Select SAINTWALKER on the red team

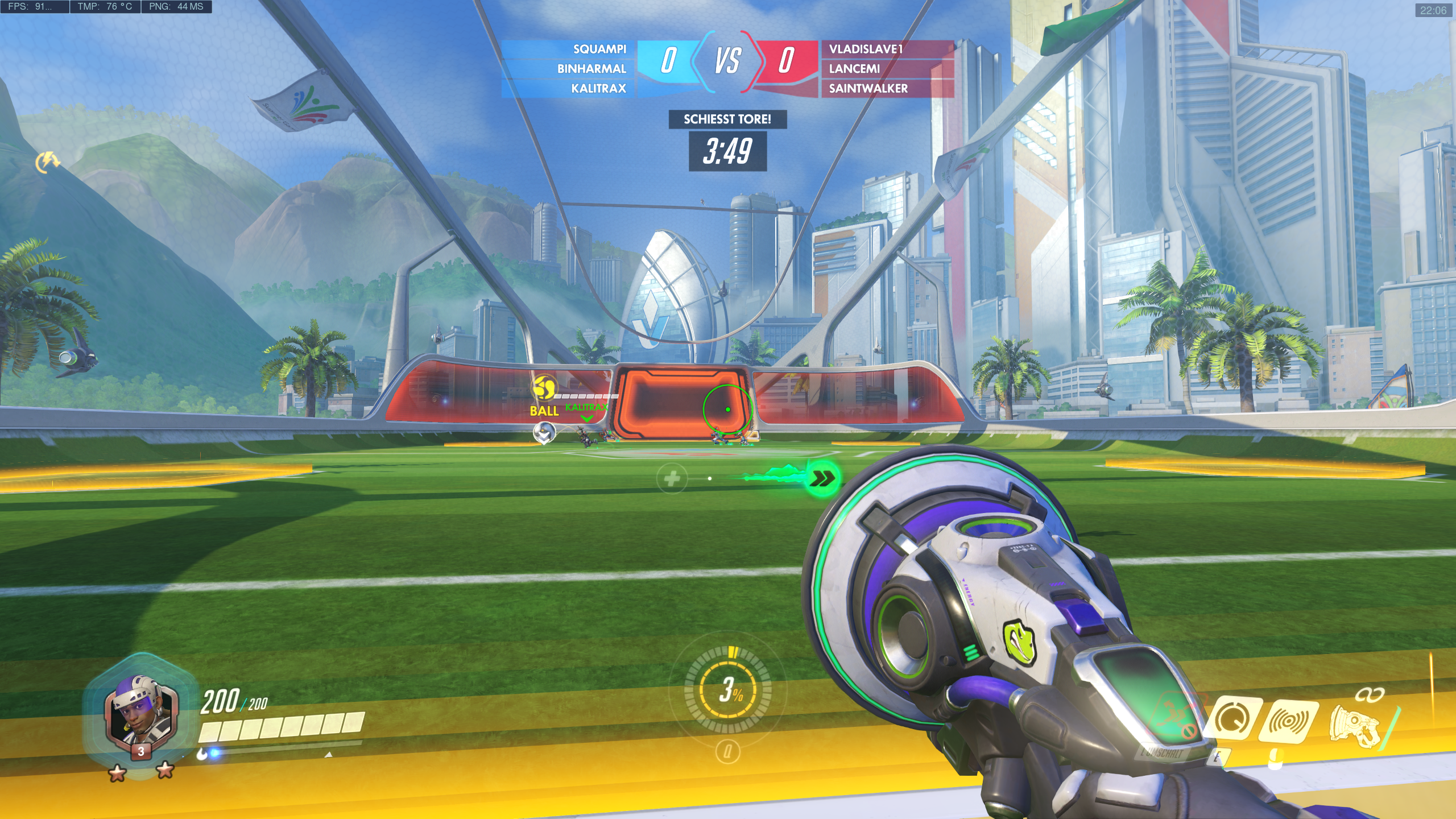[x=868, y=89]
